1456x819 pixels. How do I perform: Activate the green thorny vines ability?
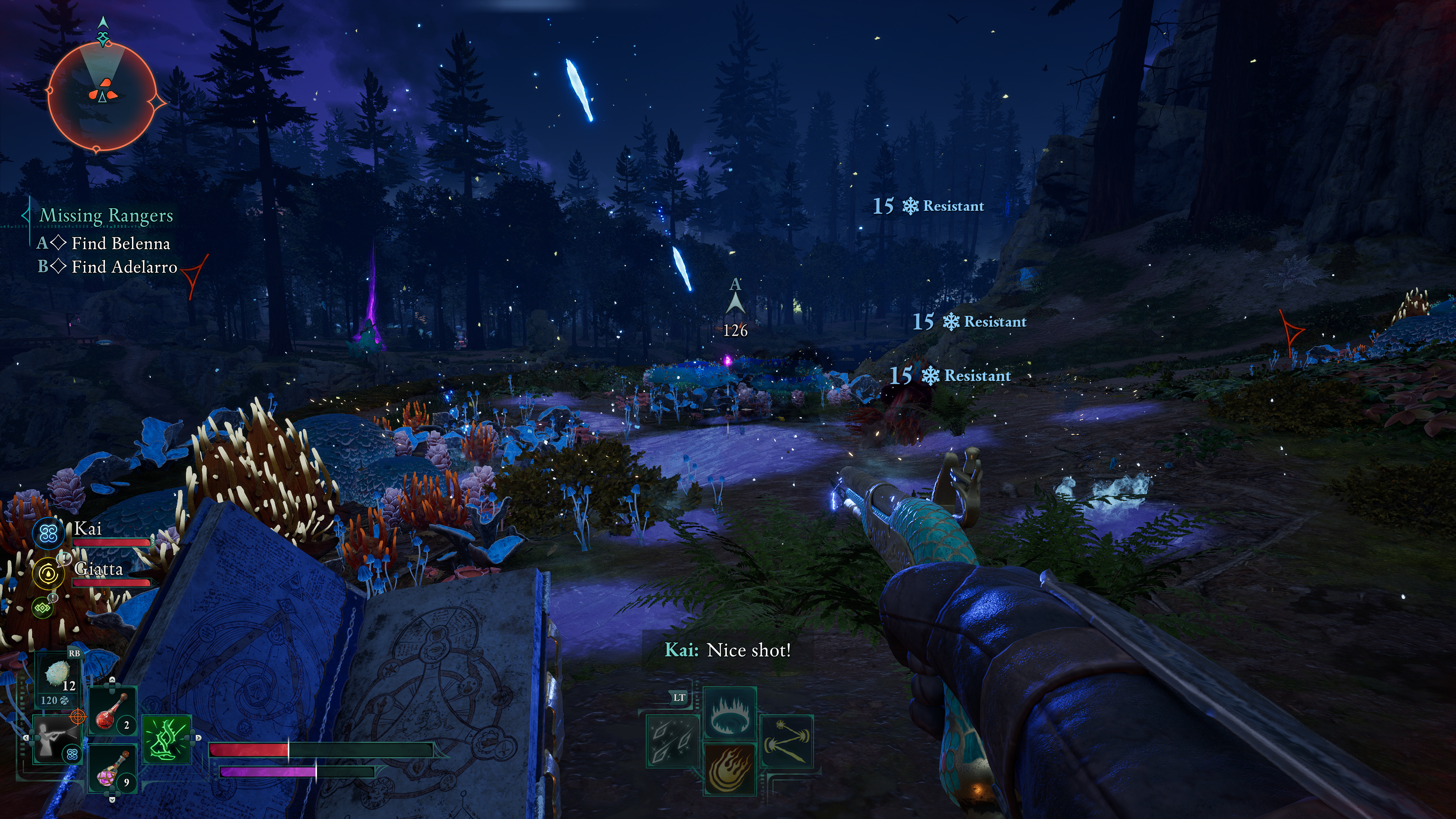(167, 739)
